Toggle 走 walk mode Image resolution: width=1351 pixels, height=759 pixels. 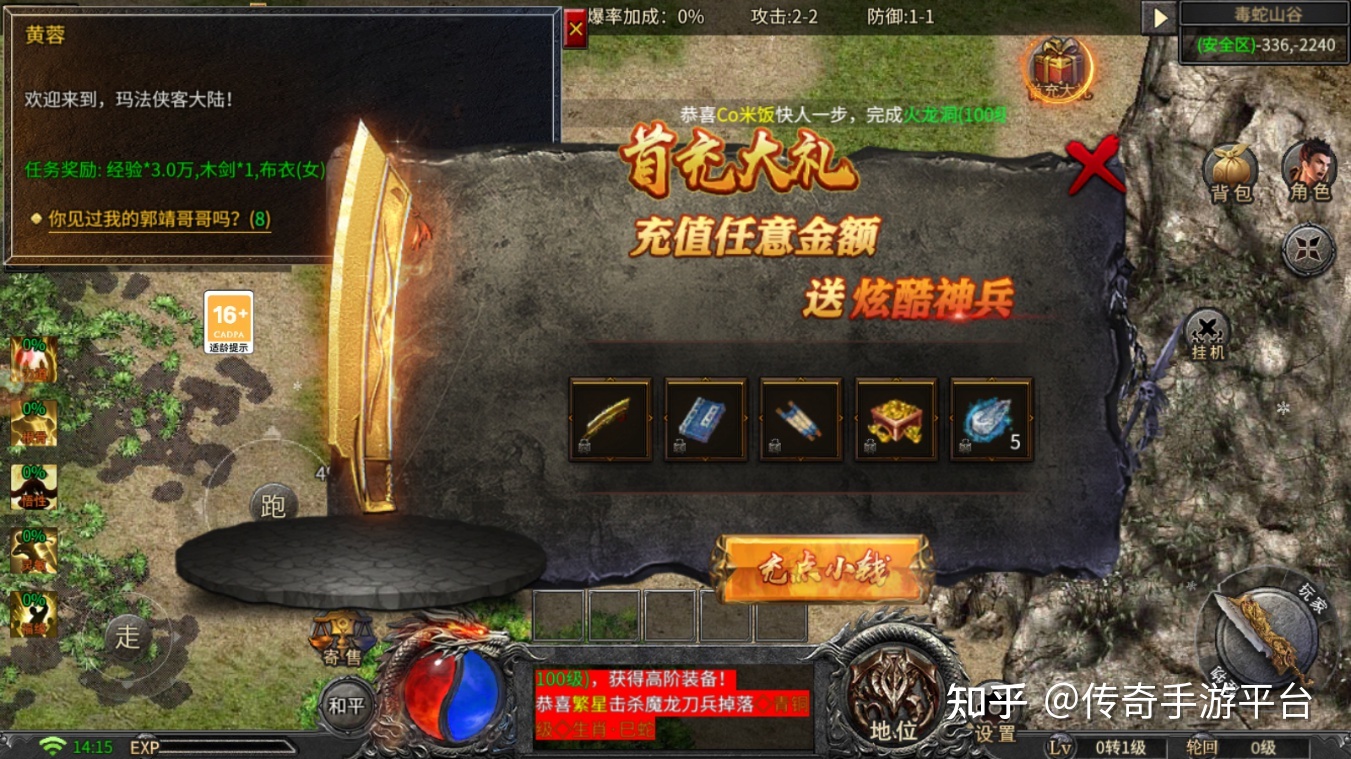pos(127,637)
